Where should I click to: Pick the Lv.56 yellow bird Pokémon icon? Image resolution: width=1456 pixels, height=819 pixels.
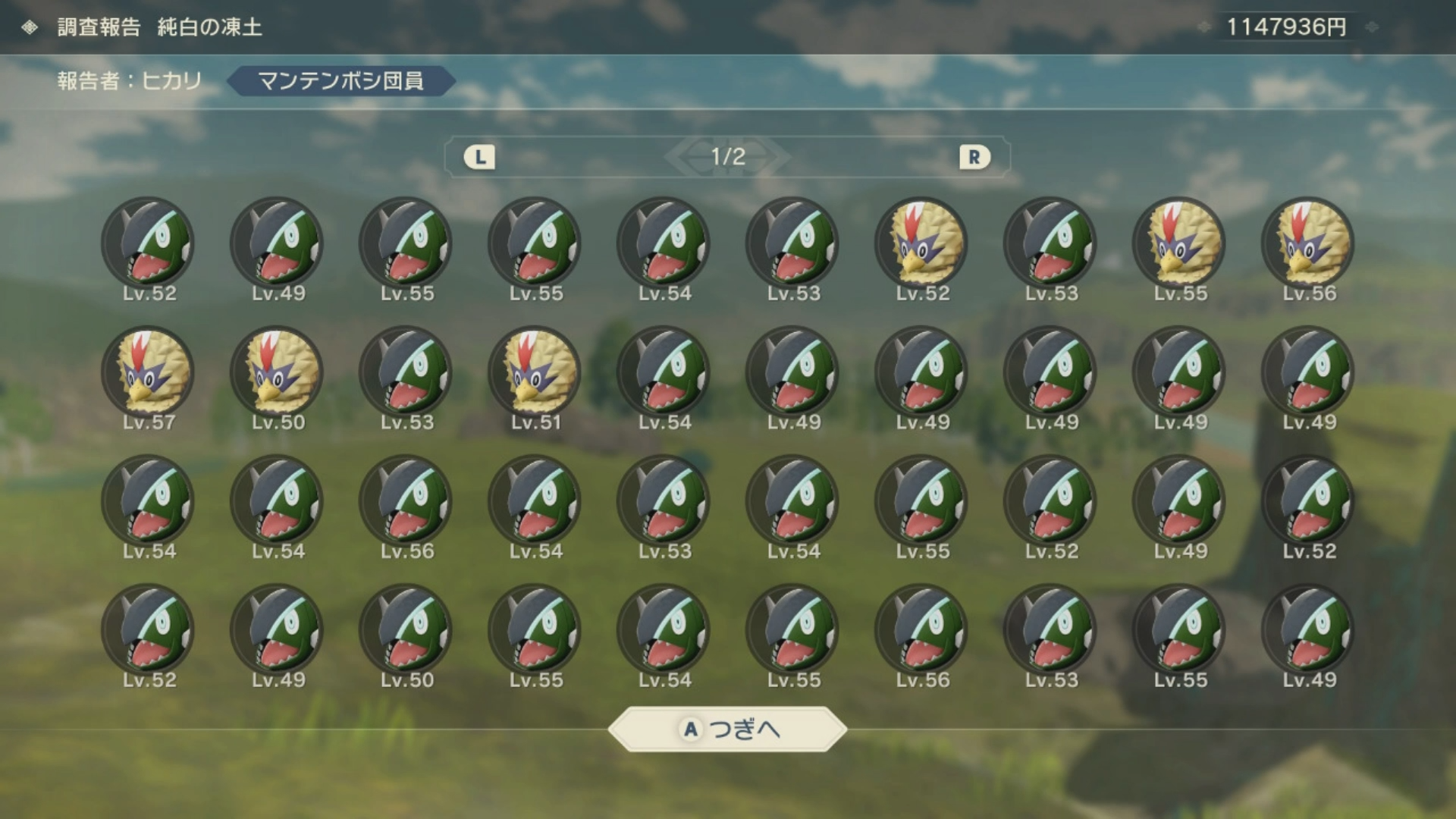pyautogui.click(x=1308, y=243)
